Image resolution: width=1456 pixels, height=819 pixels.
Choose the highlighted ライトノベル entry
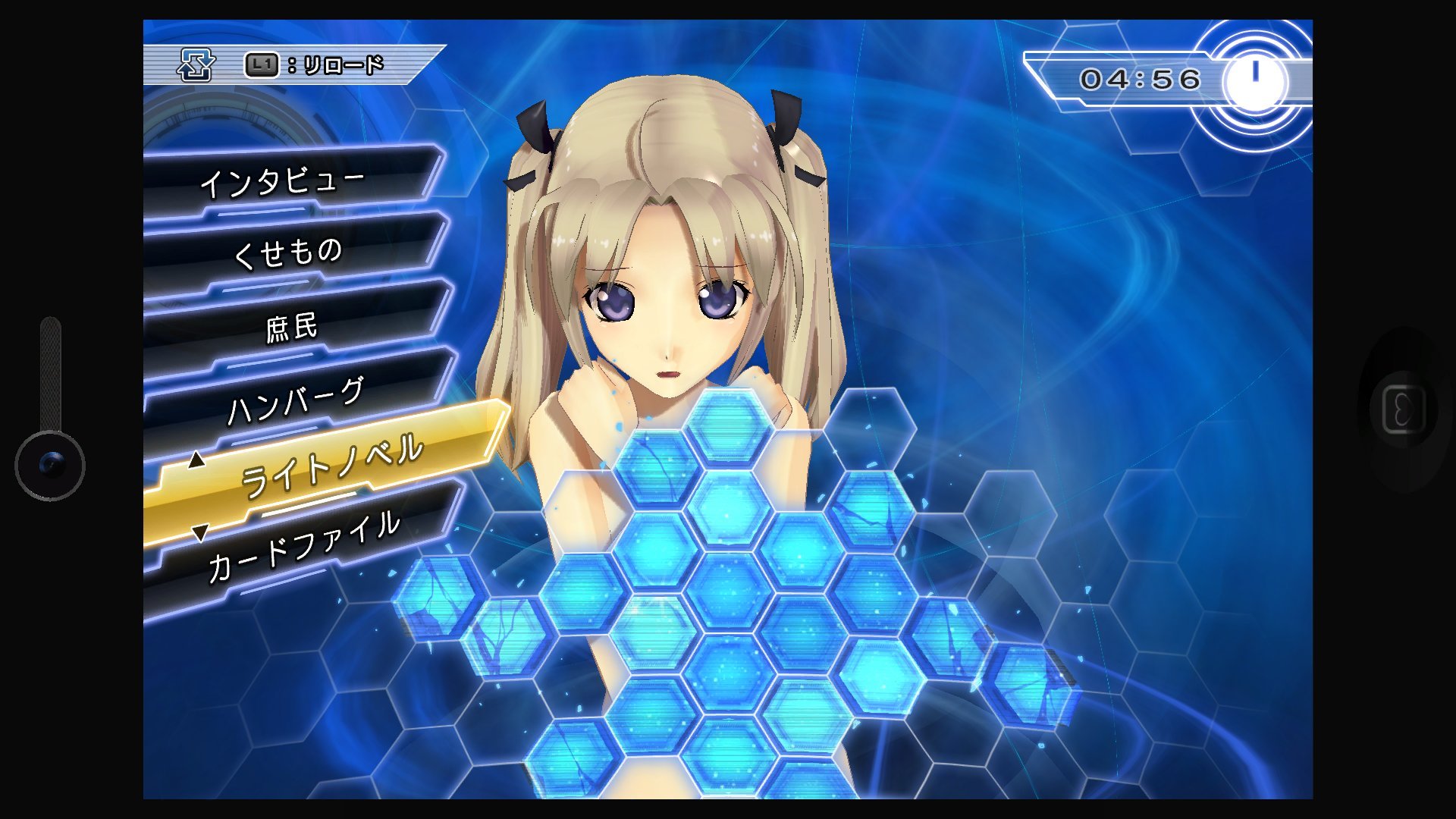[331, 465]
